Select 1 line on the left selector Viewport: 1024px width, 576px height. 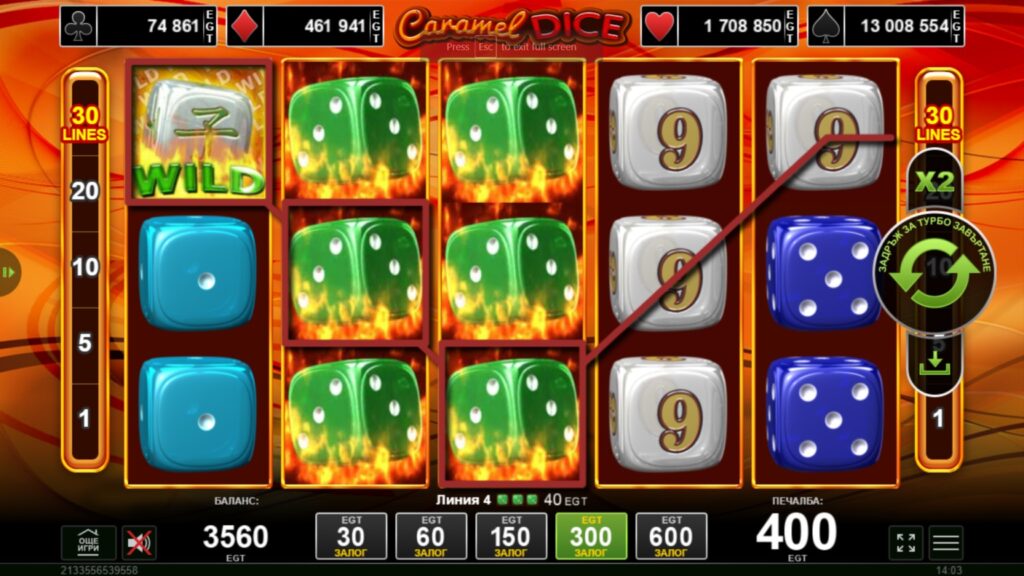[85, 418]
